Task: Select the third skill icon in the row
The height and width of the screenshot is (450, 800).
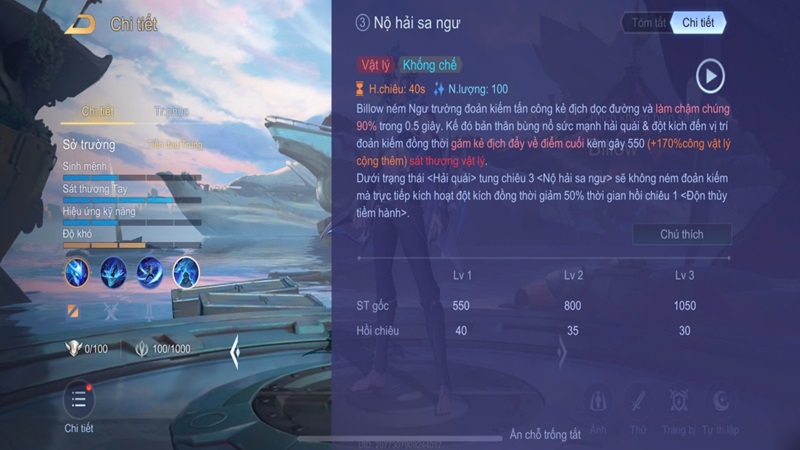Action: [150, 271]
